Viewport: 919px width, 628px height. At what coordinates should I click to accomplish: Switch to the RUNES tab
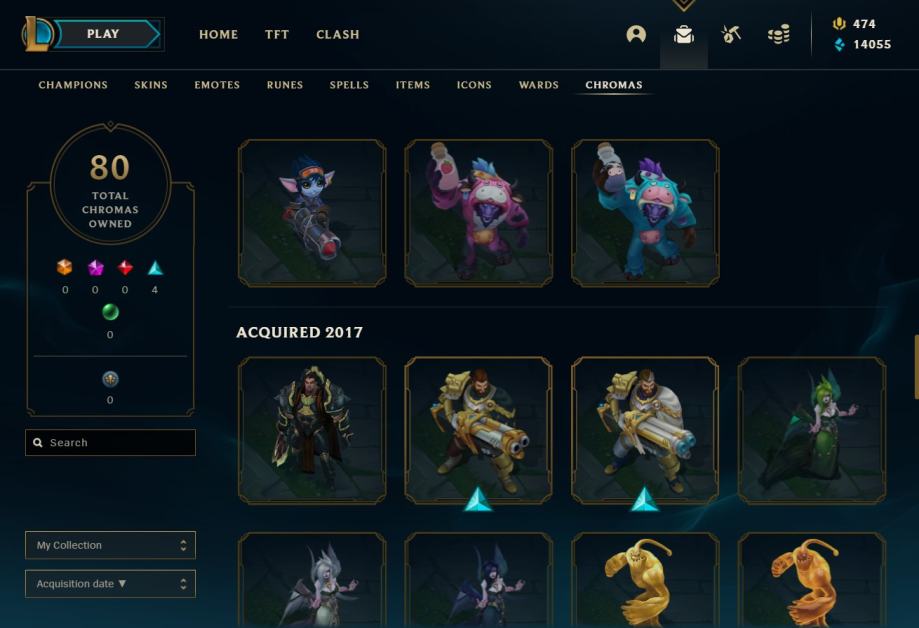[x=285, y=85]
